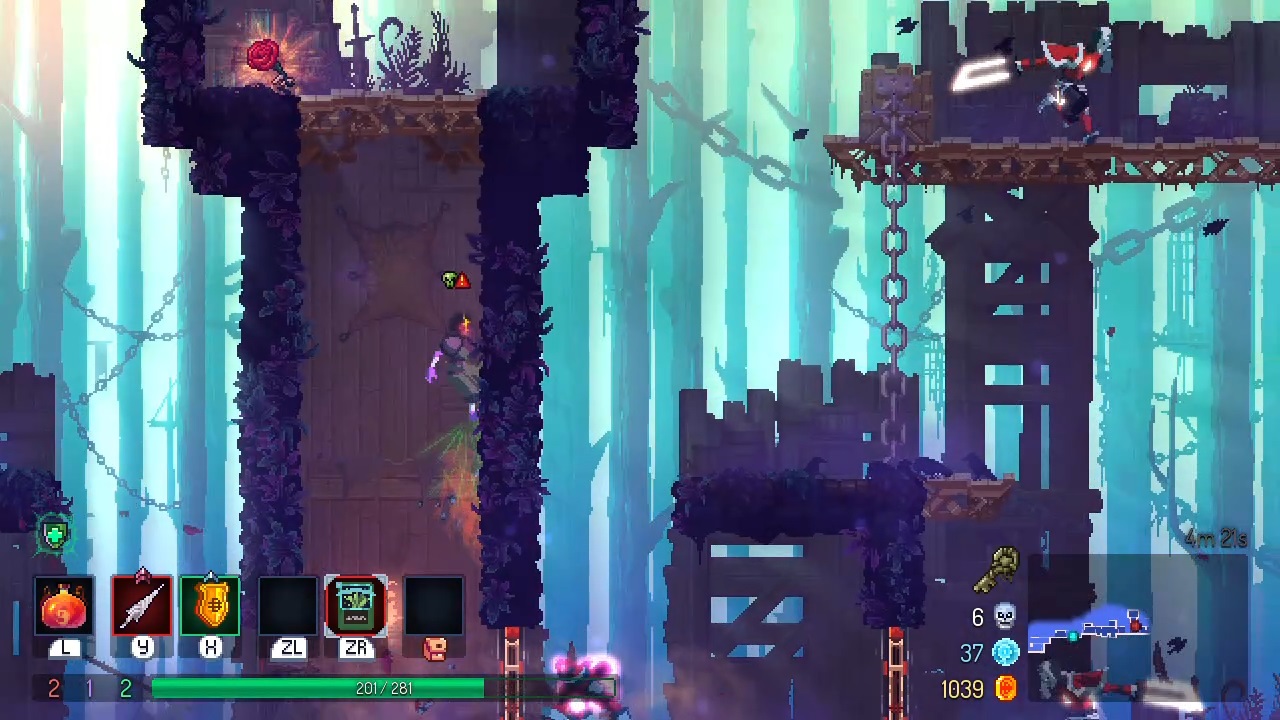
Task: Activate the green trap skill slot
Action: tap(356, 606)
